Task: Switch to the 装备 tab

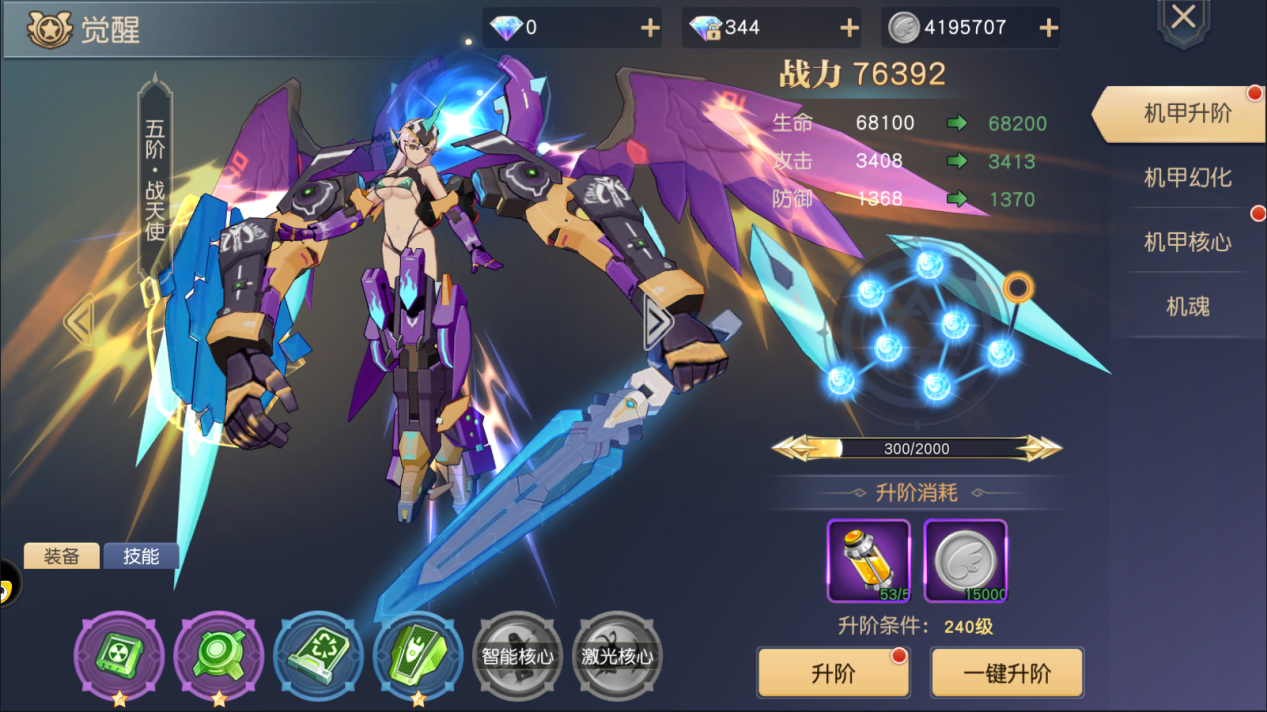Action: (x=61, y=556)
